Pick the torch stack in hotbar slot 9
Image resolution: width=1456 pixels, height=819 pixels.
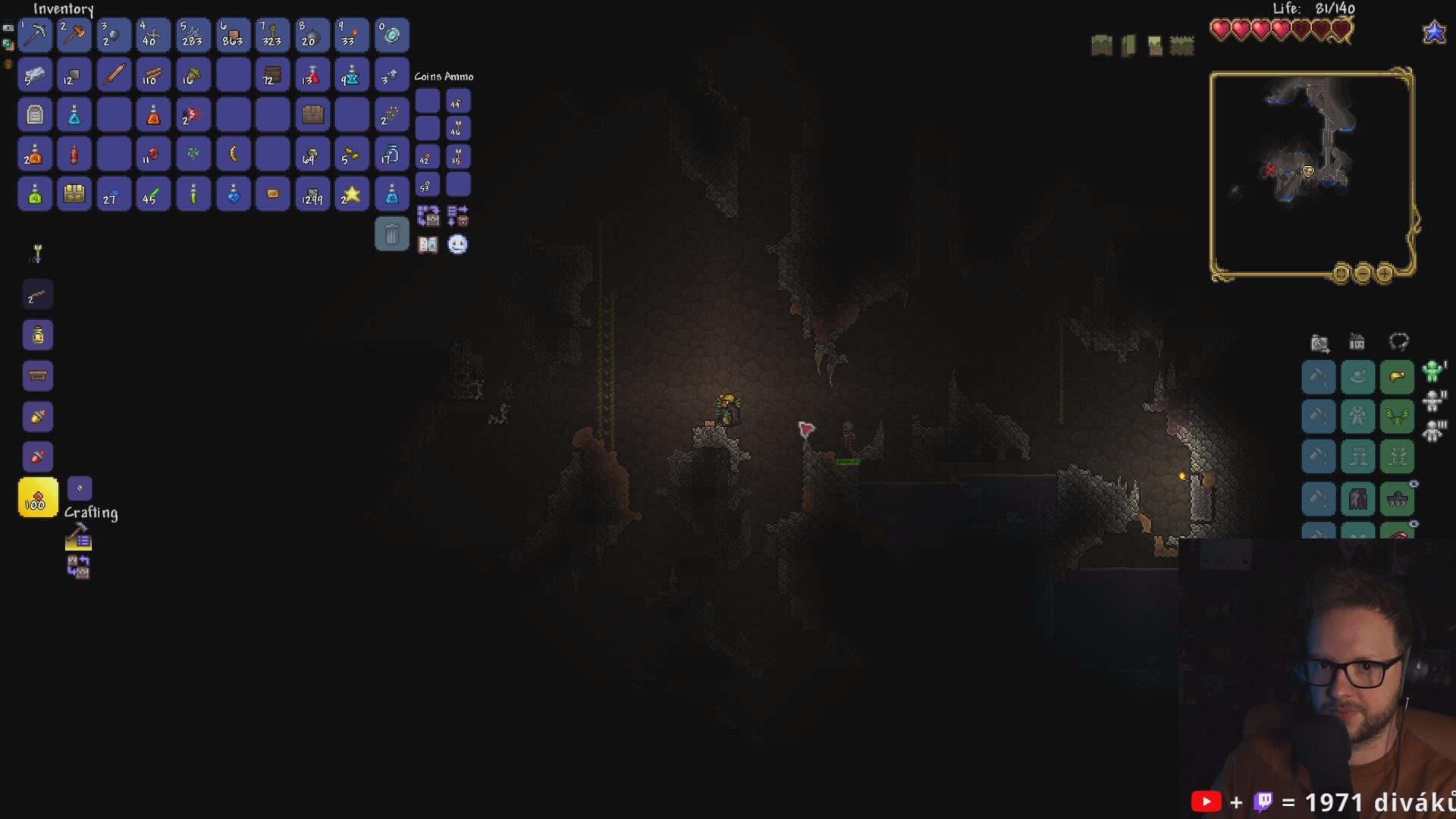(x=352, y=35)
